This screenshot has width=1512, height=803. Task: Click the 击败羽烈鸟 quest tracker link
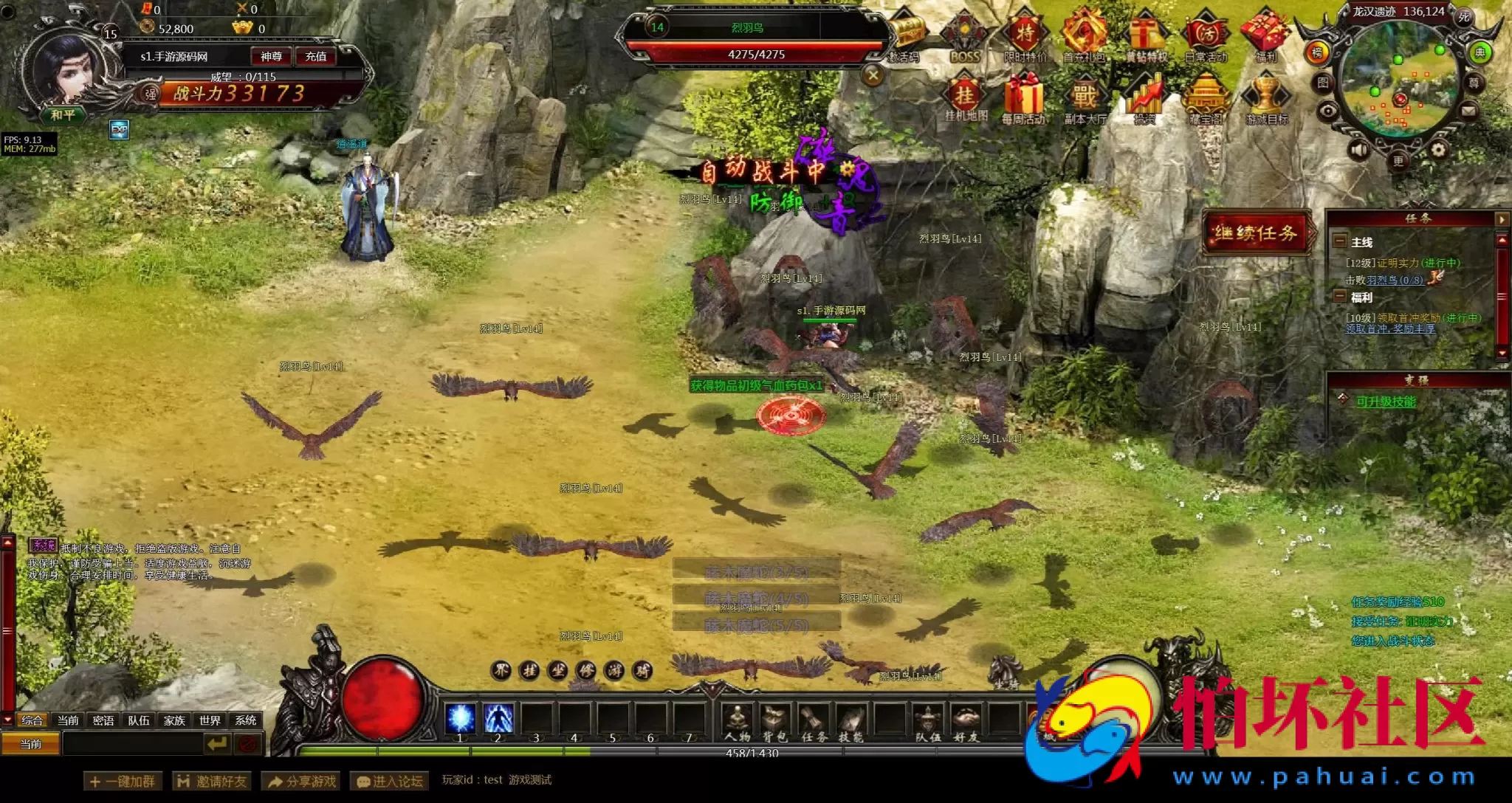[1384, 280]
